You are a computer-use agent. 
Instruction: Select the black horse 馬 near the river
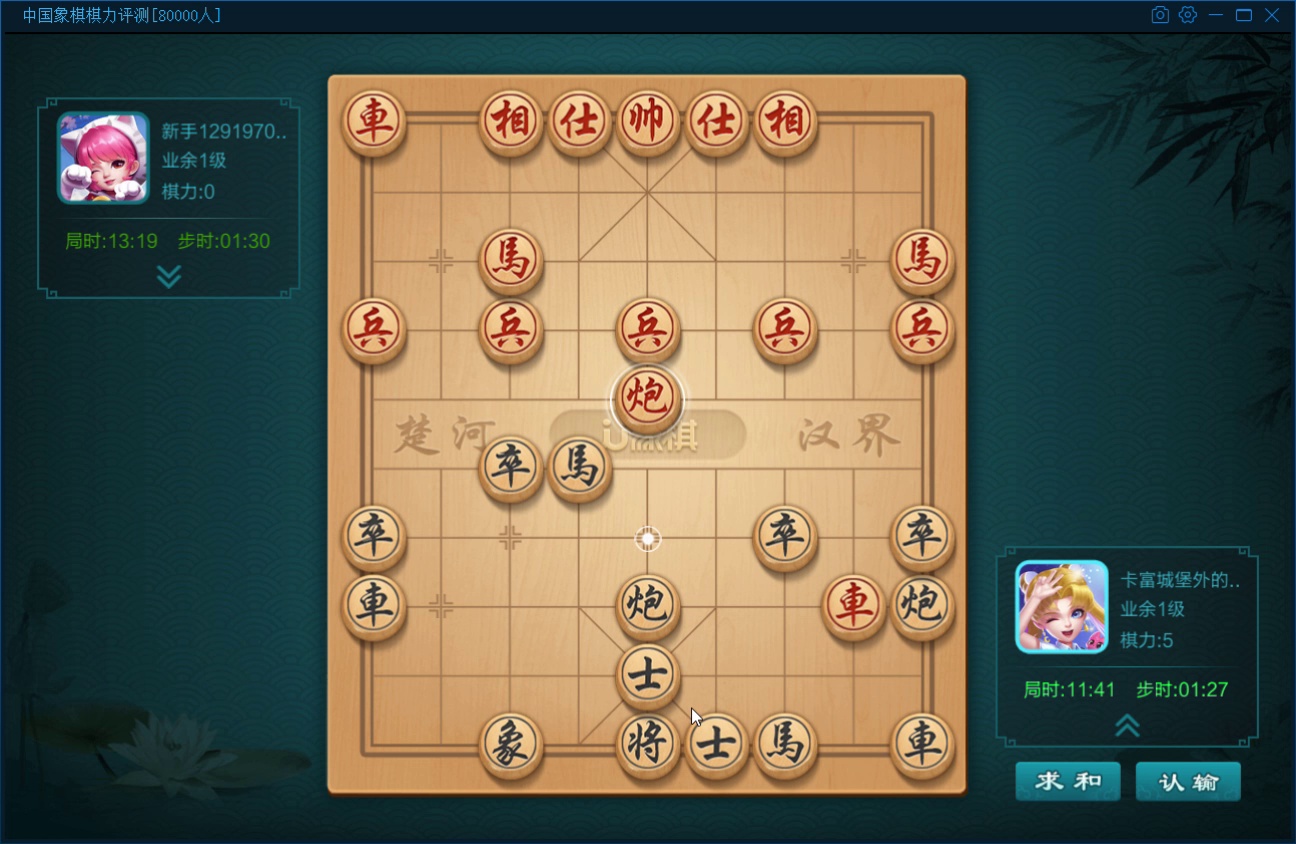click(x=581, y=467)
